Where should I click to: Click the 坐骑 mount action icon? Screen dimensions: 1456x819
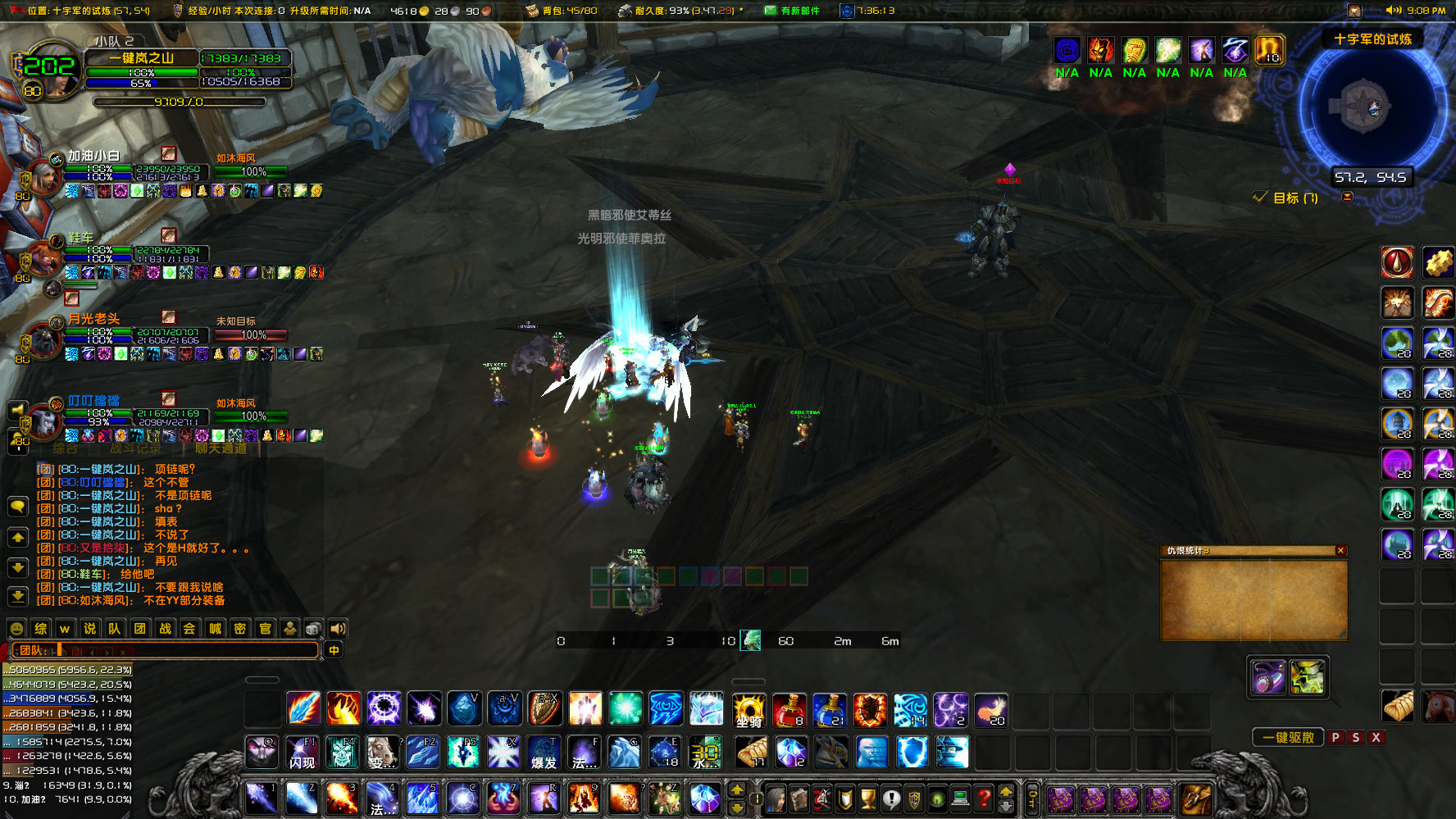point(748,710)
